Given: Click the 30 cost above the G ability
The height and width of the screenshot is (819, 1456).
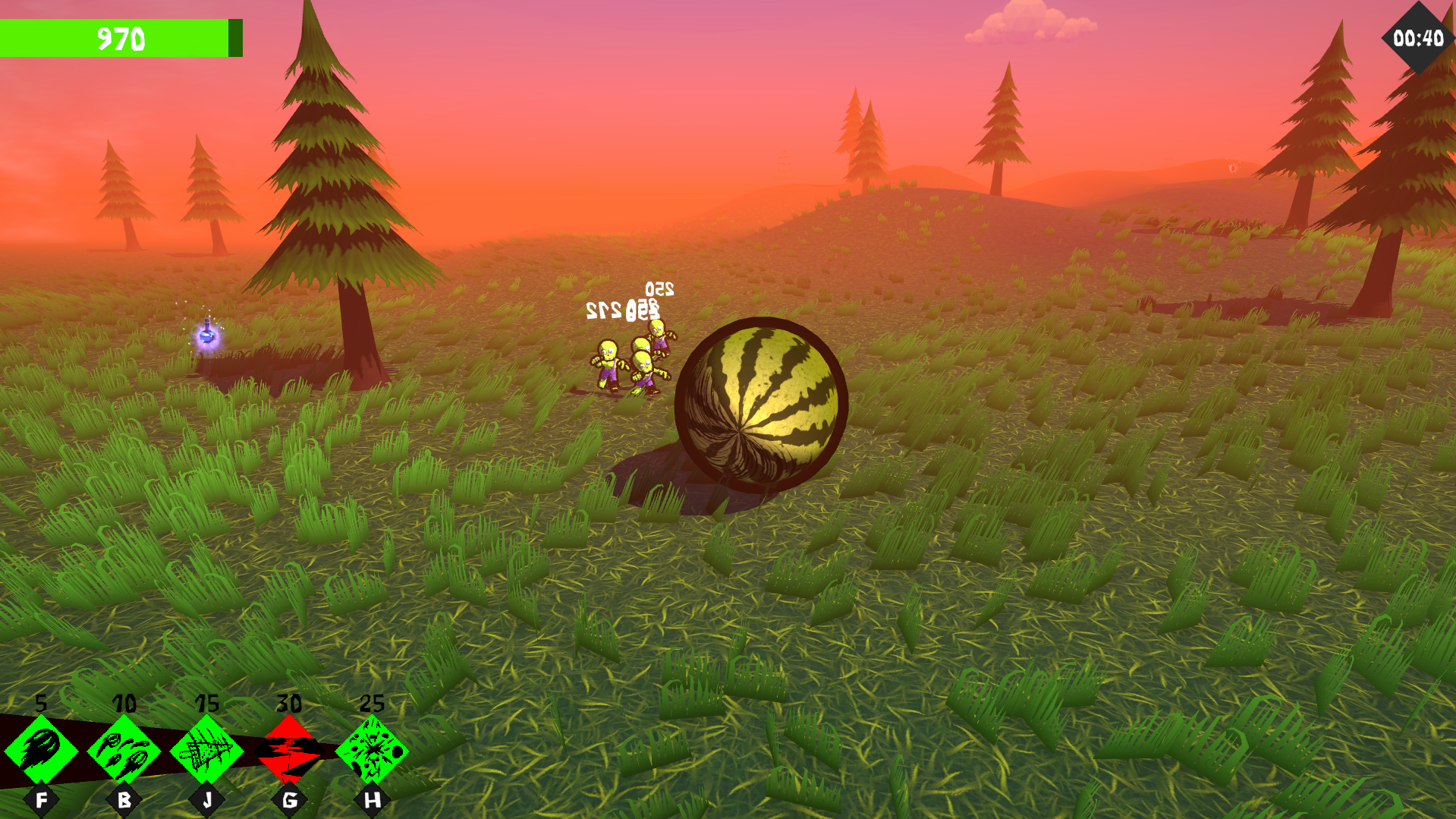Looking at the screenshot, I should coord(289,704).
